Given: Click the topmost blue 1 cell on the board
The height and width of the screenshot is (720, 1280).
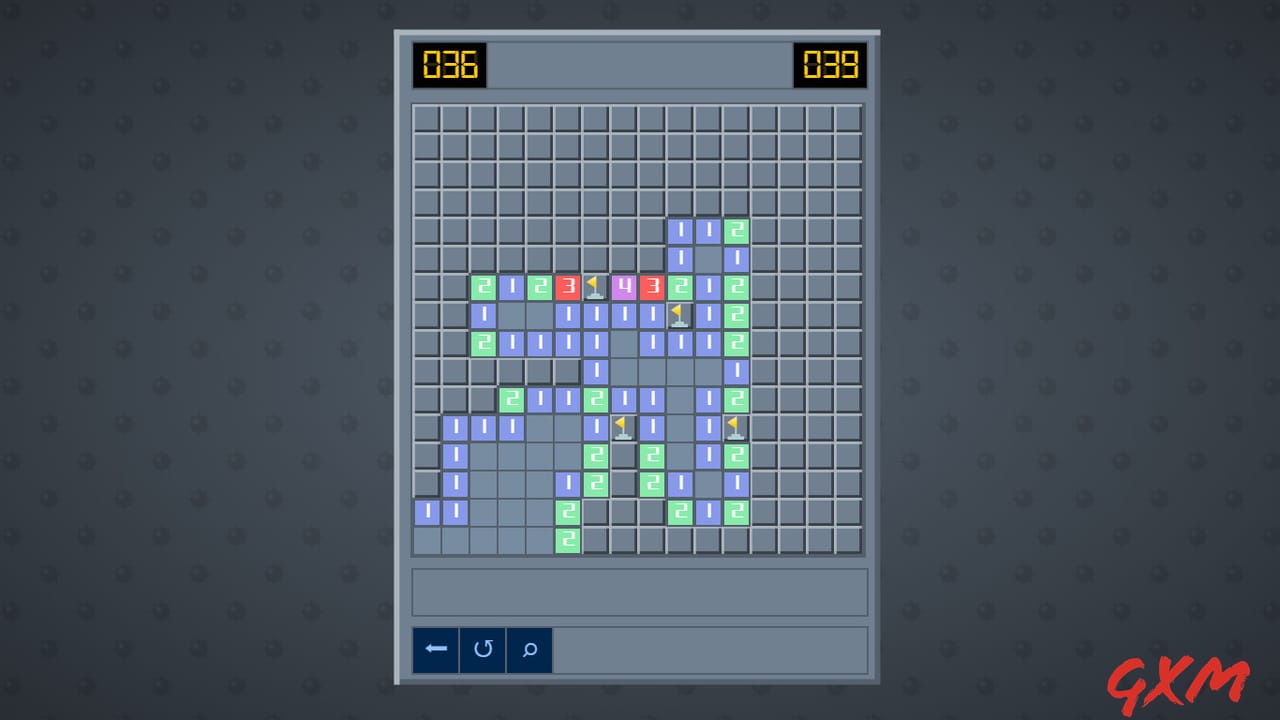Looking at the screenshot, I should [x=679, y=230].
